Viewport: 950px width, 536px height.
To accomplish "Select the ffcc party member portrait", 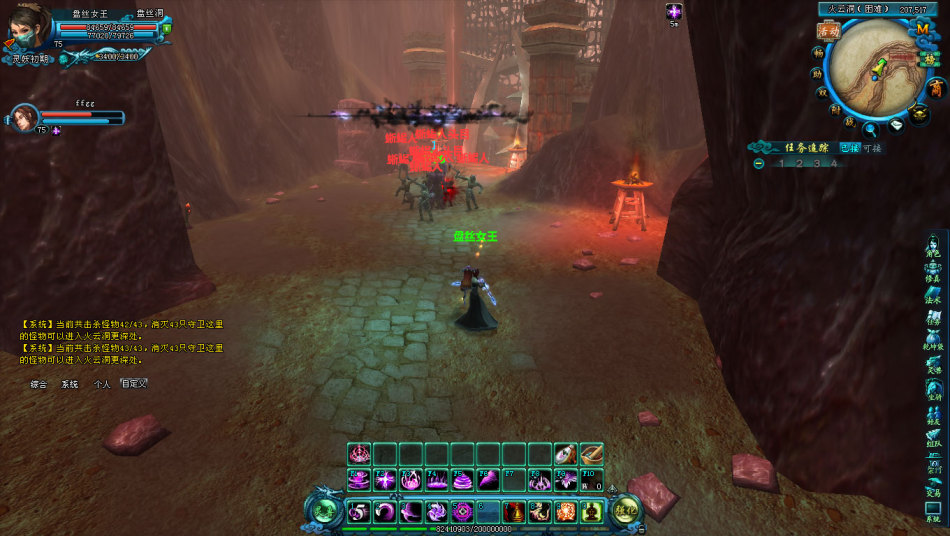I will (x=24, y=118).
